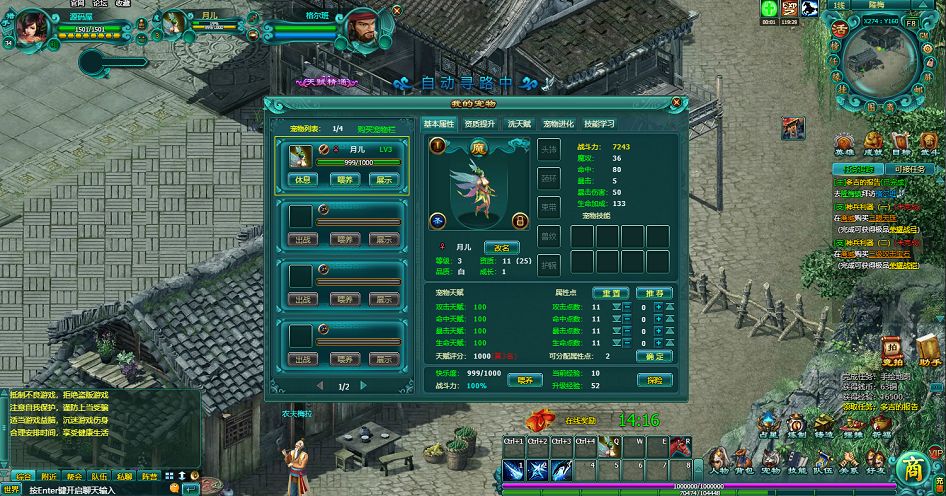Show the 技能学习 tab
This screenshot has width=946, height=496.
pyautogui.click(x=599, y=124)
